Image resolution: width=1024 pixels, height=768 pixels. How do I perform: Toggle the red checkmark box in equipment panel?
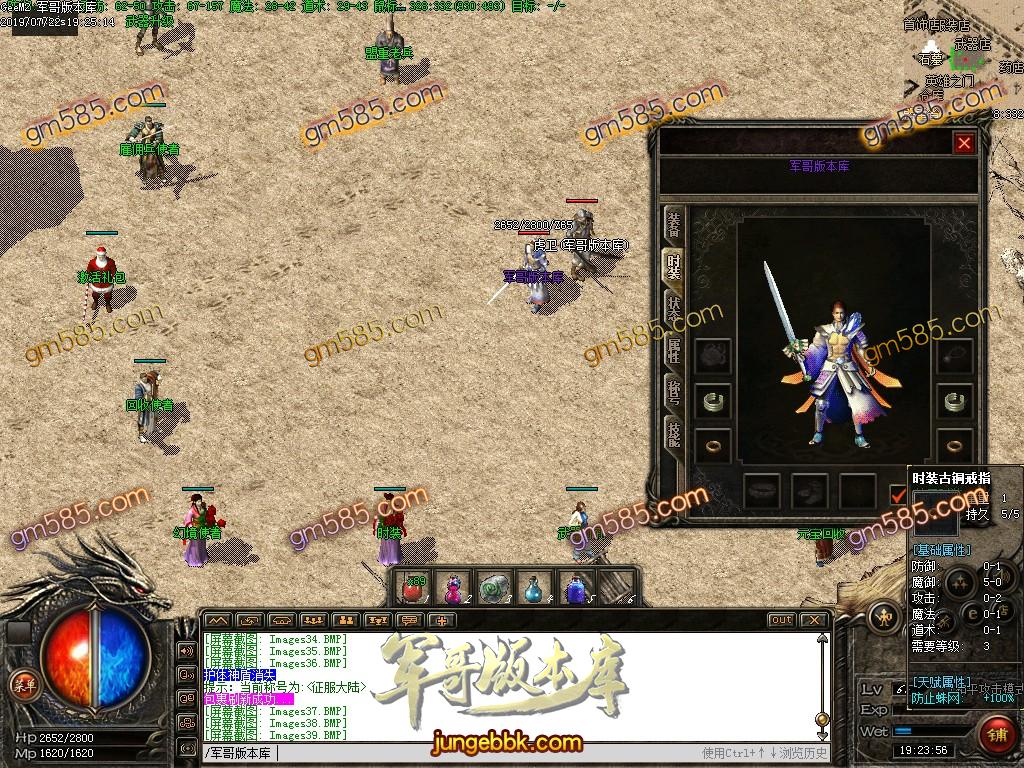point(897,493)
